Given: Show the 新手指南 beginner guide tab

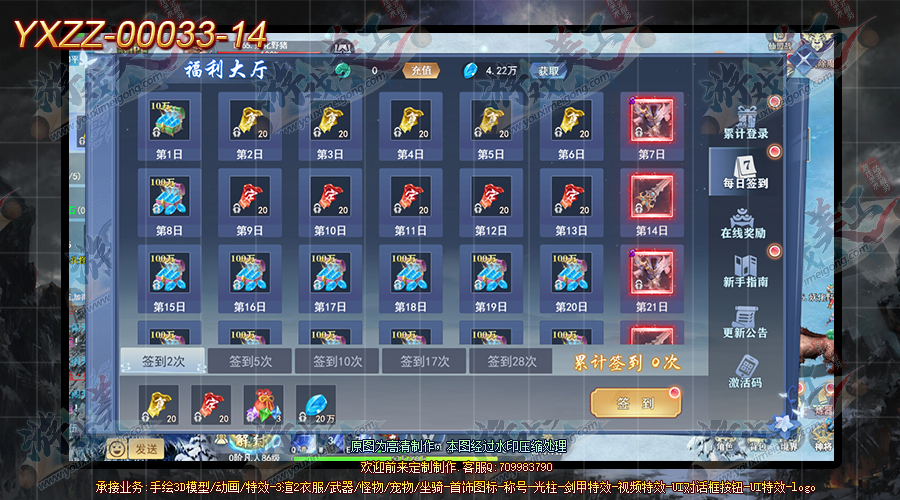Looking at the screenshot, I should coord(745,272).
